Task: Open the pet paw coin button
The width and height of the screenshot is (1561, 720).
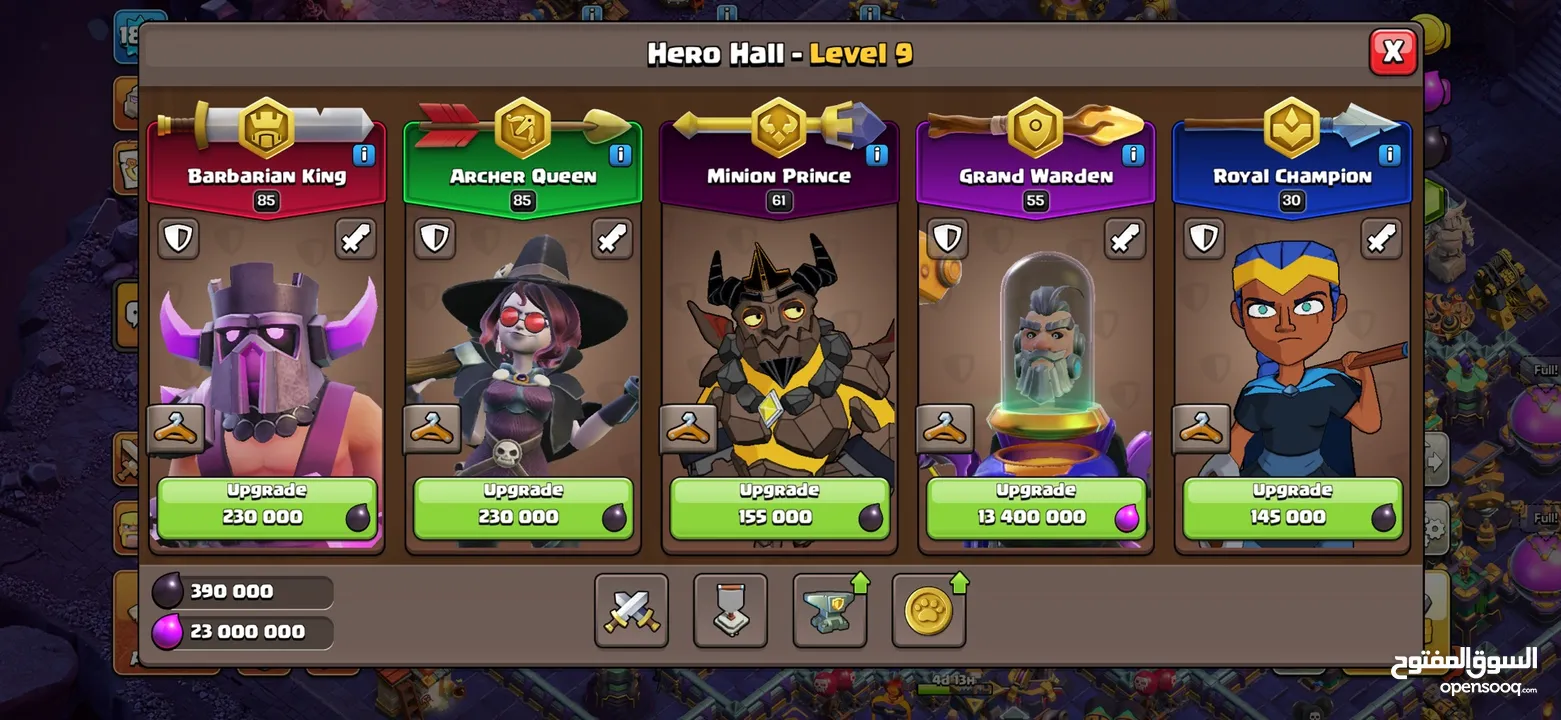Action: 928,610
